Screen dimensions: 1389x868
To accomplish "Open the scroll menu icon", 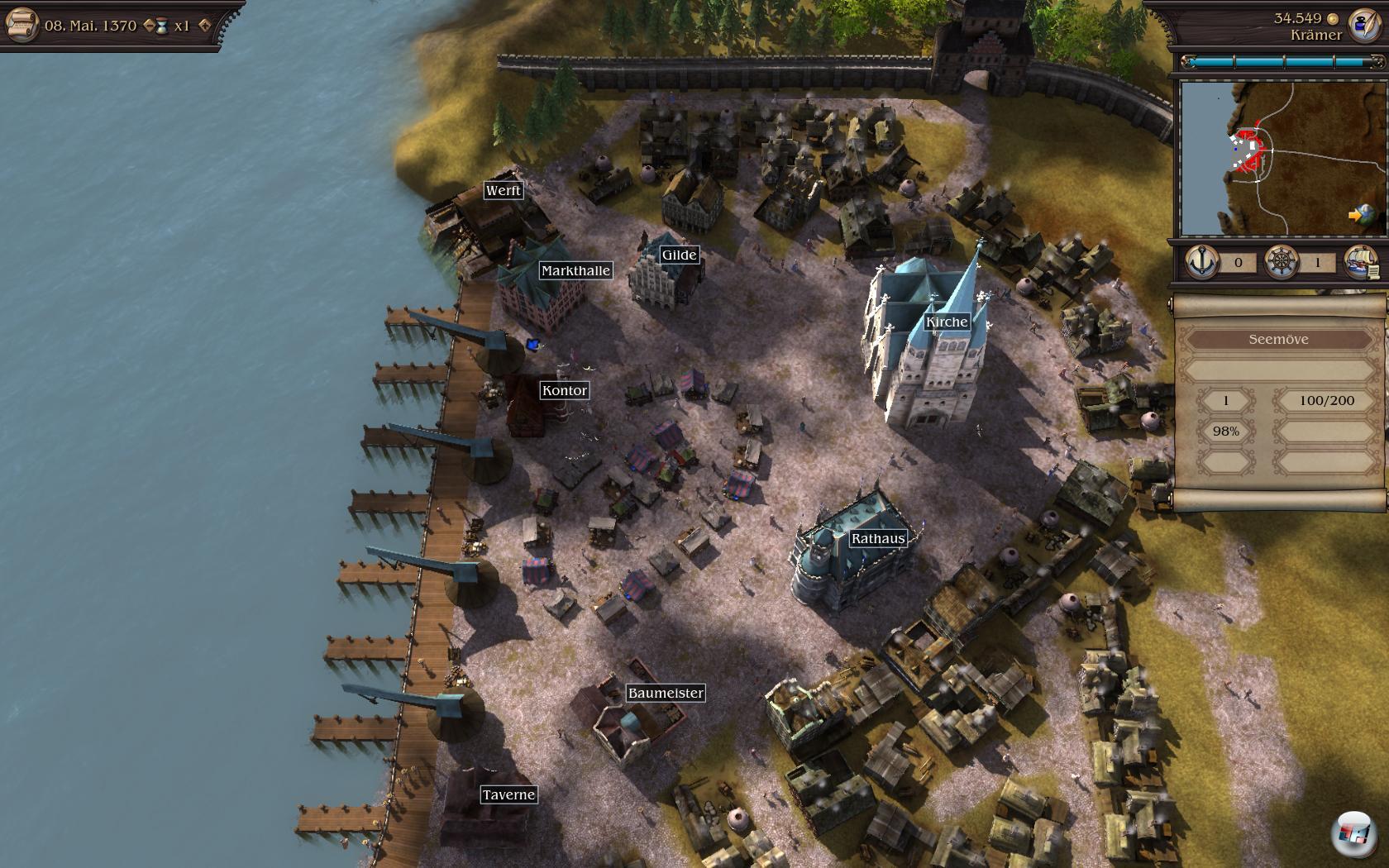I will 21,24.
